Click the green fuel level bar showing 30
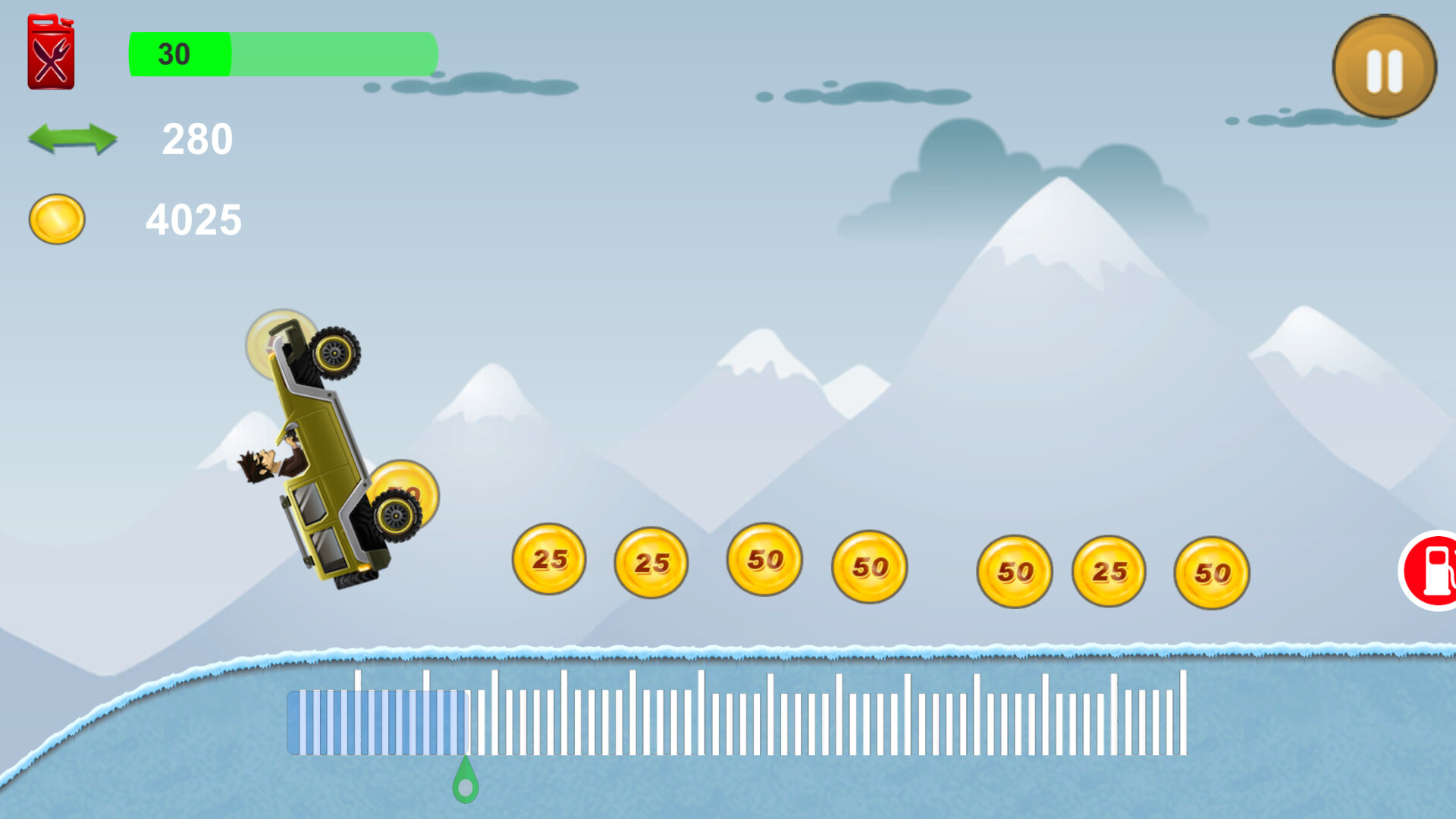The height and width of the screenshot is (819, 1456). (178, 55)
